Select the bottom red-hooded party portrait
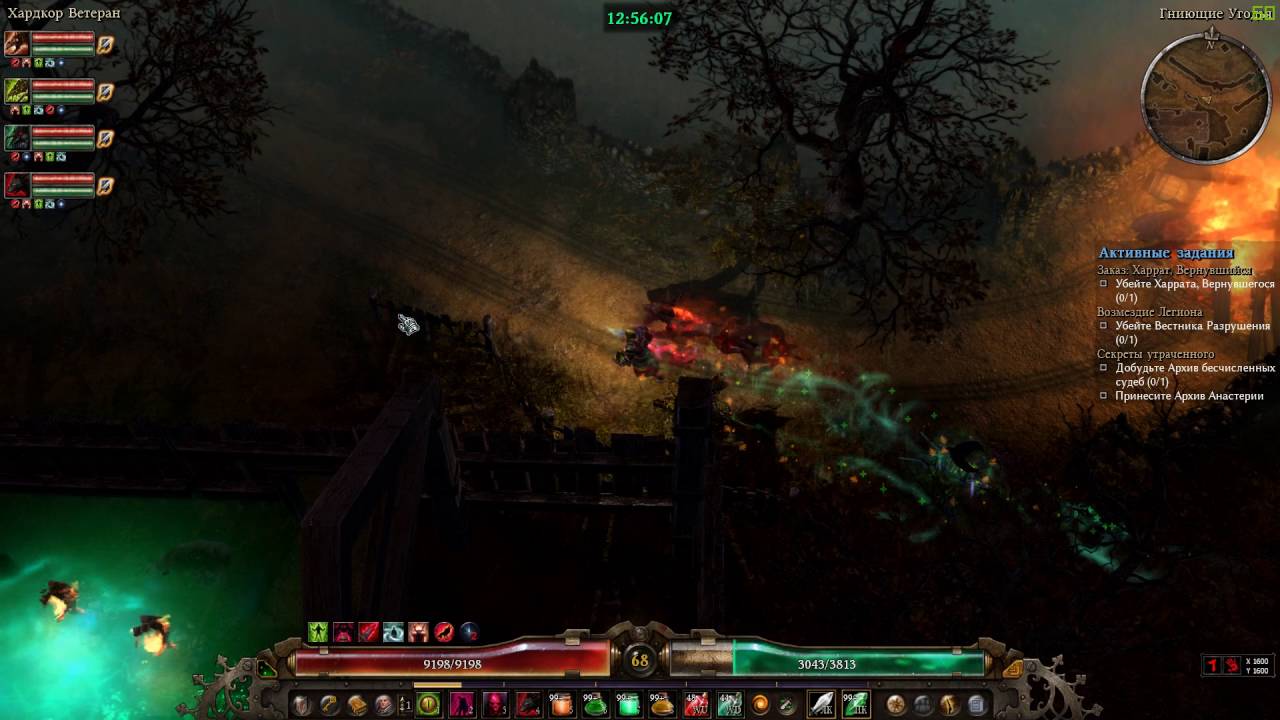Viewport: 1280px width, 720px height. 17,185
